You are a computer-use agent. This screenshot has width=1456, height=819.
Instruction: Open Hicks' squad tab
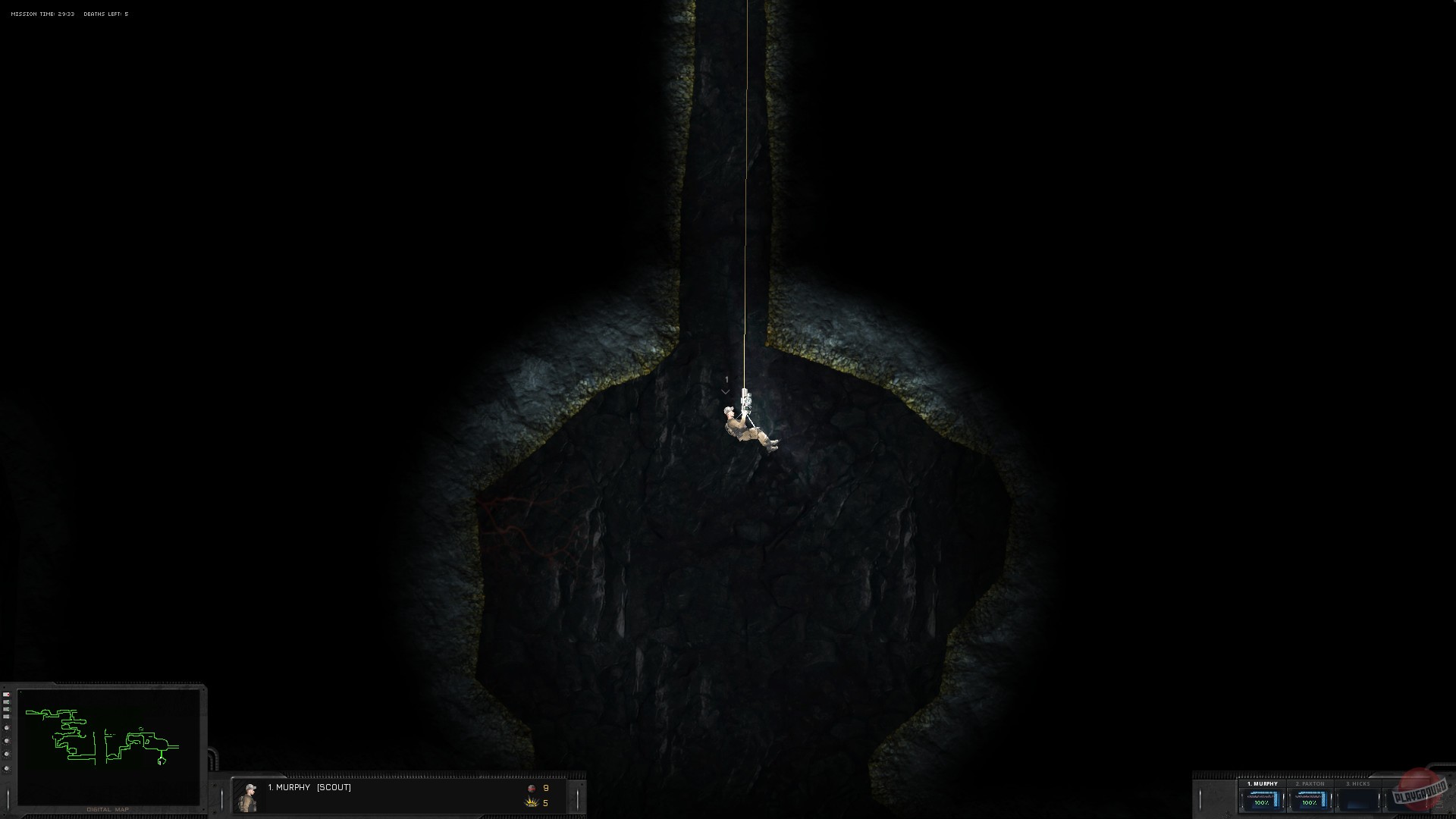[1357, 783]
